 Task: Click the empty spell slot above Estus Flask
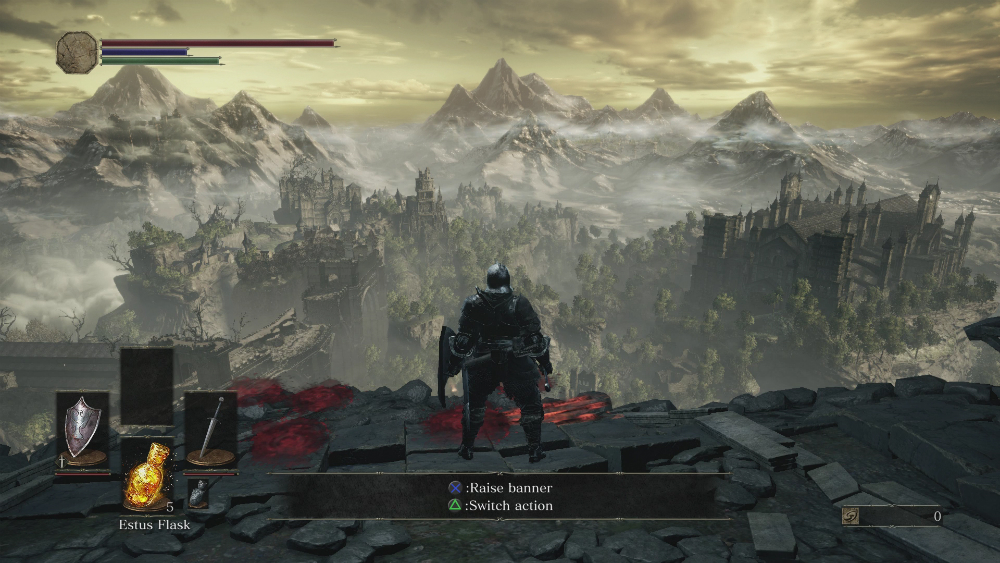click(146, 386)
